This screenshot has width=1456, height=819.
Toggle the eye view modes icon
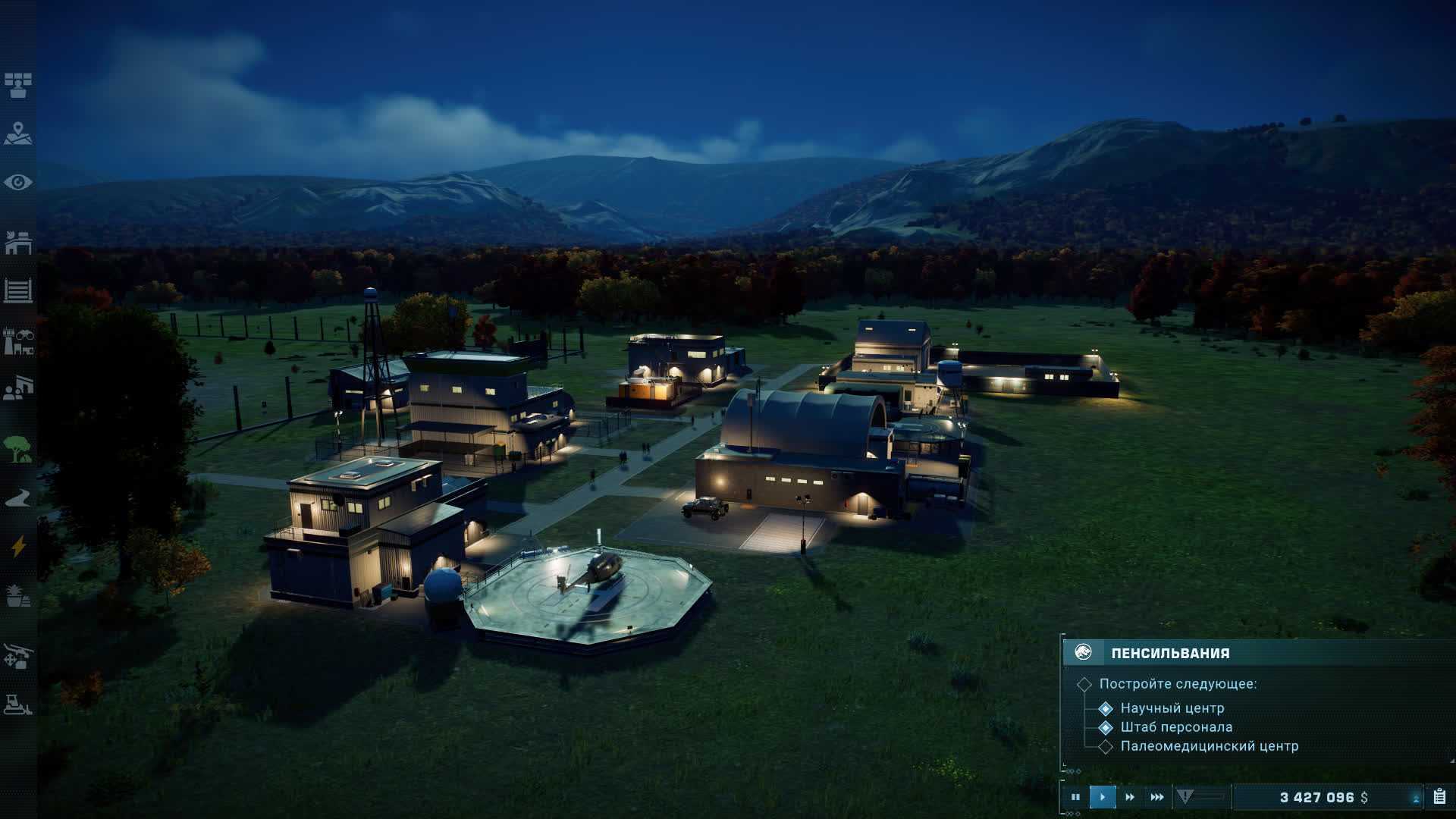pos(18,182)
